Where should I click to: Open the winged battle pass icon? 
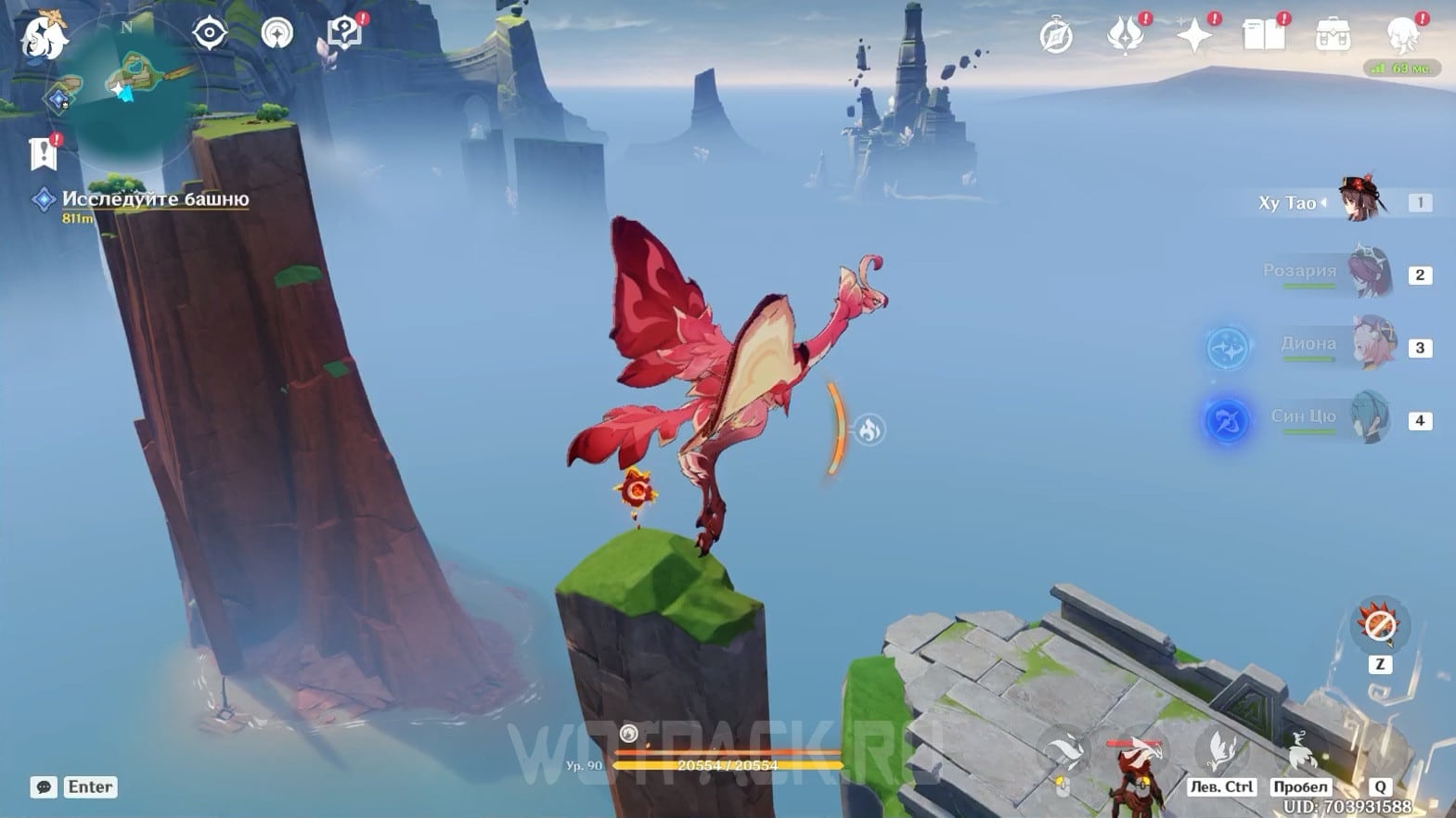tap(1124, 36)
